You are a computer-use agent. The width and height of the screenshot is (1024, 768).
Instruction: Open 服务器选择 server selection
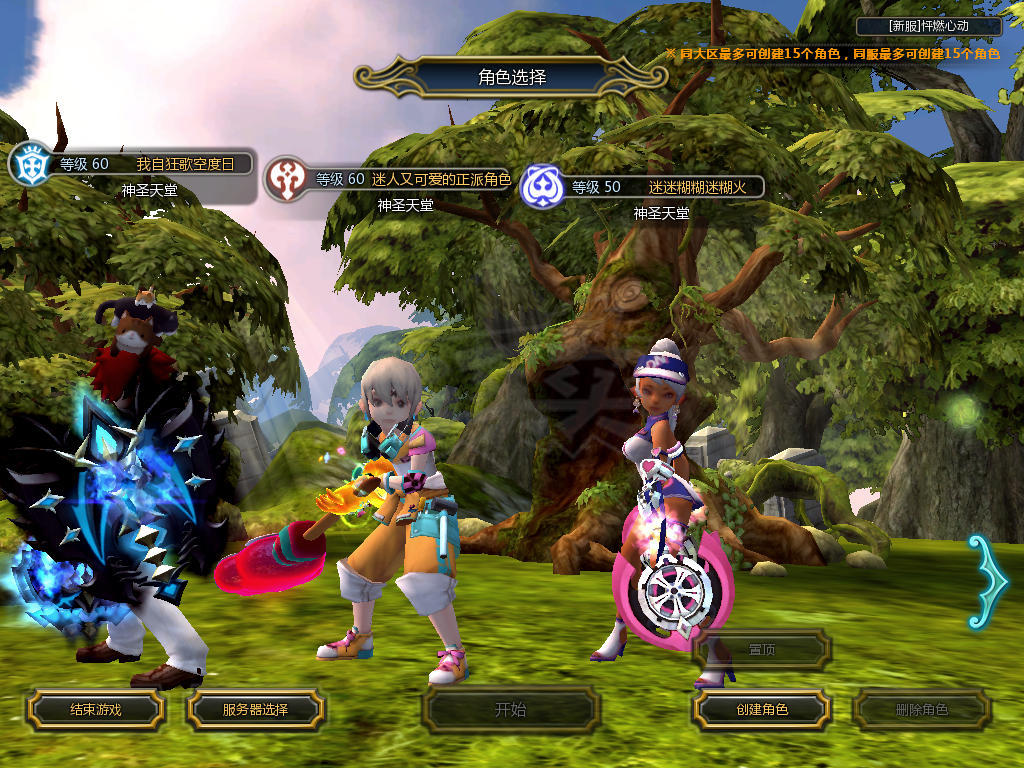coord(255,710)
